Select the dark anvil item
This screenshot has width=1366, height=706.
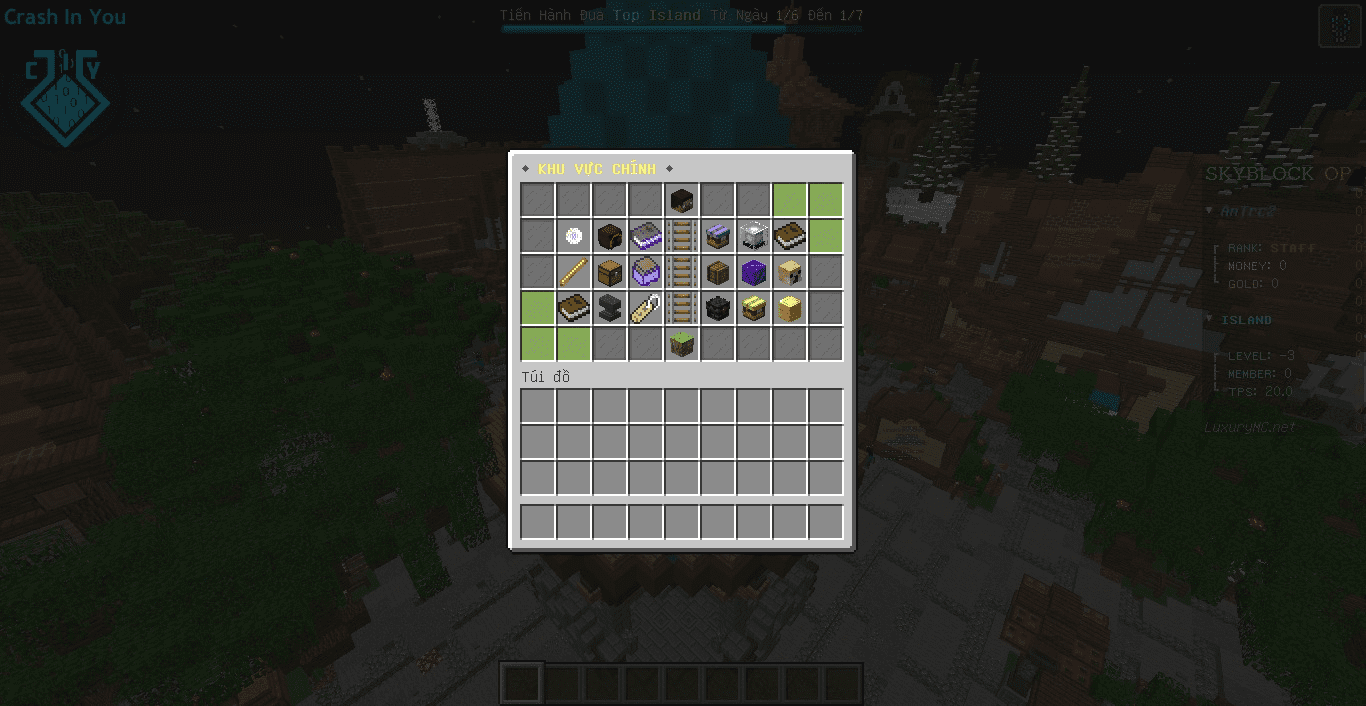click(610, 308)
